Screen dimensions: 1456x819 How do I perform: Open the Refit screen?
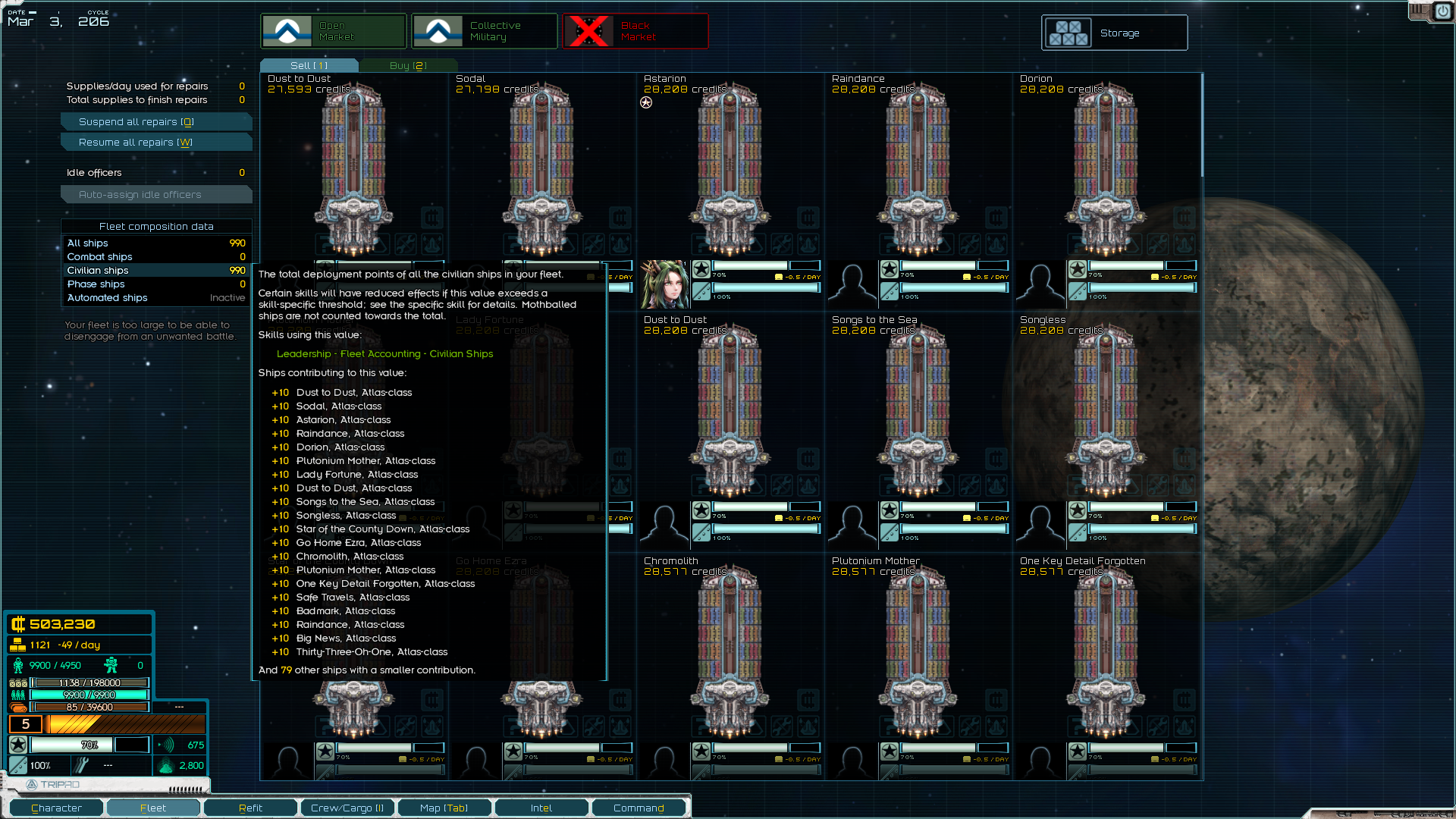pyautogui.click(x=250, y=808)
